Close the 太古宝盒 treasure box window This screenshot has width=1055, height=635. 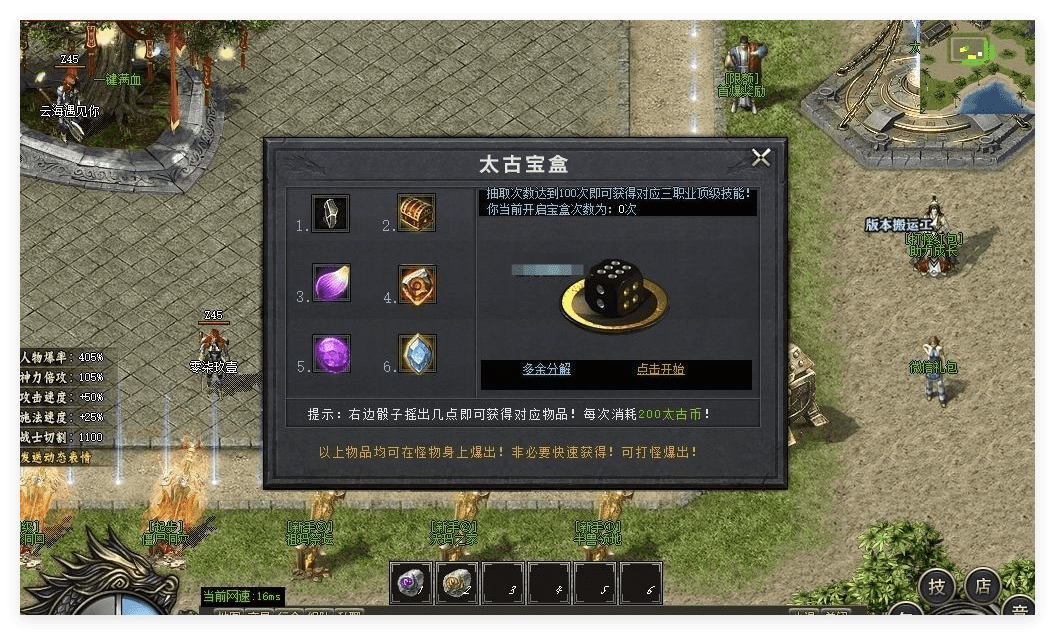pyautogui.click(x=761, y=157)
